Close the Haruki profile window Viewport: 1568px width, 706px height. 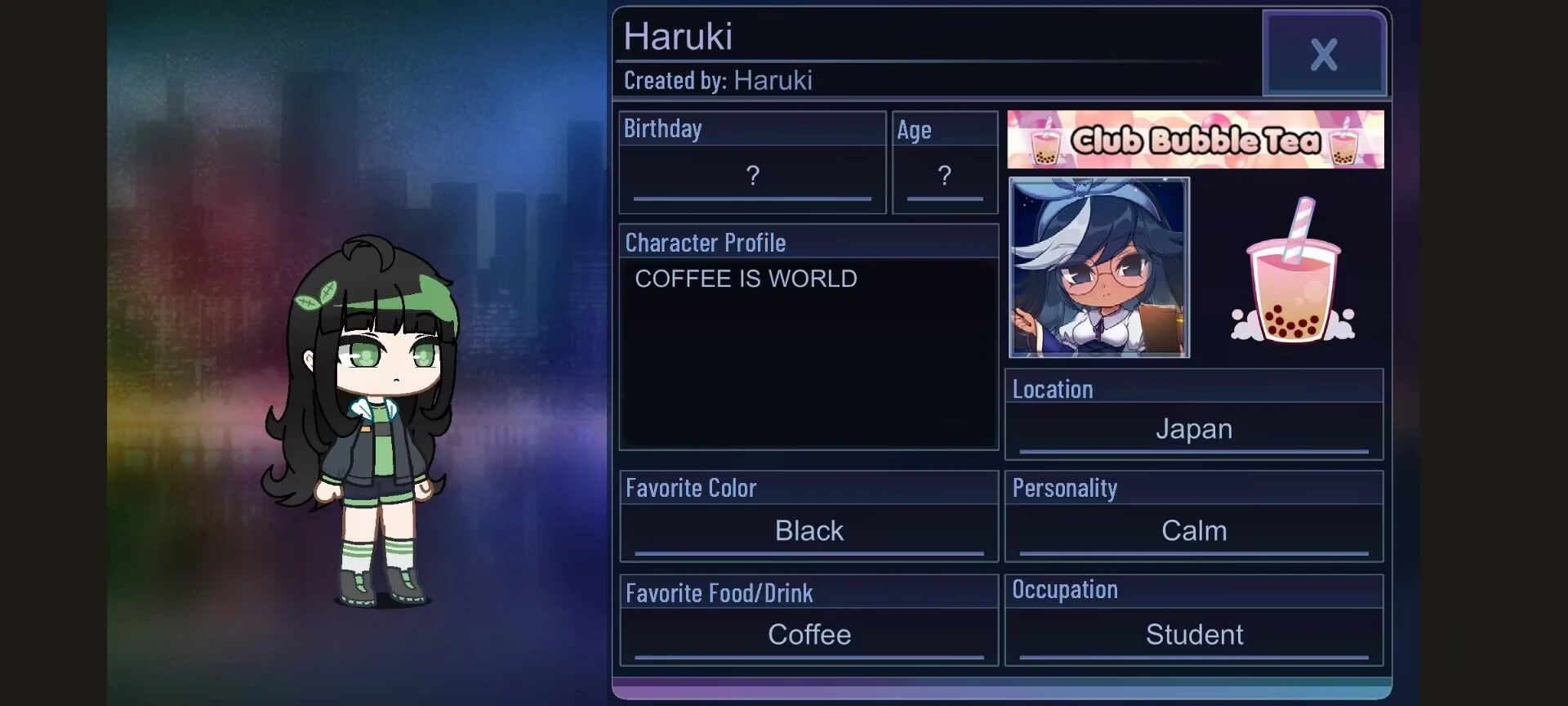pos(1324,53)
